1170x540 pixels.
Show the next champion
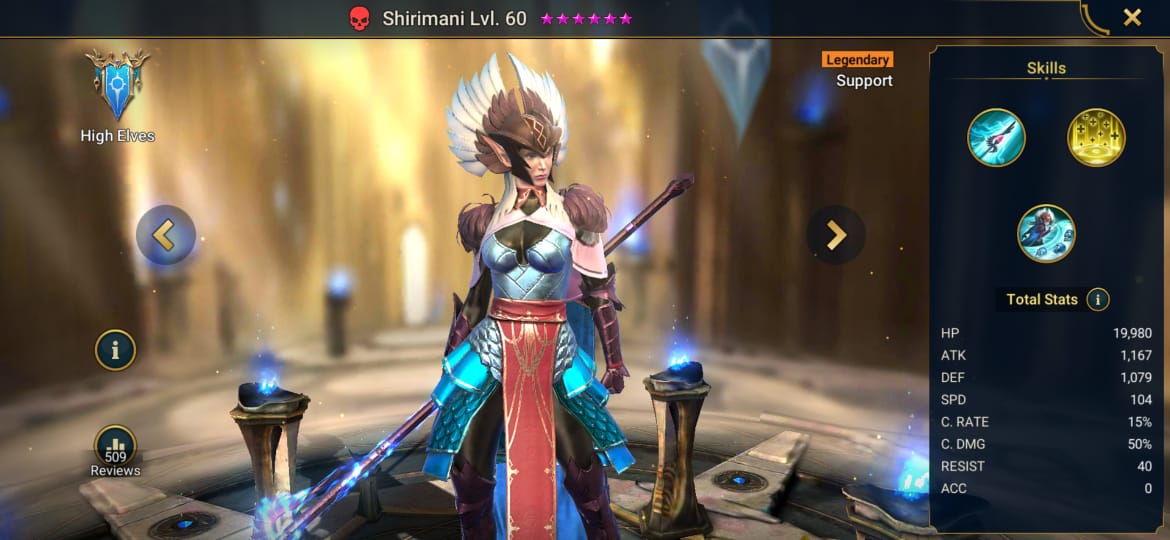836,235
